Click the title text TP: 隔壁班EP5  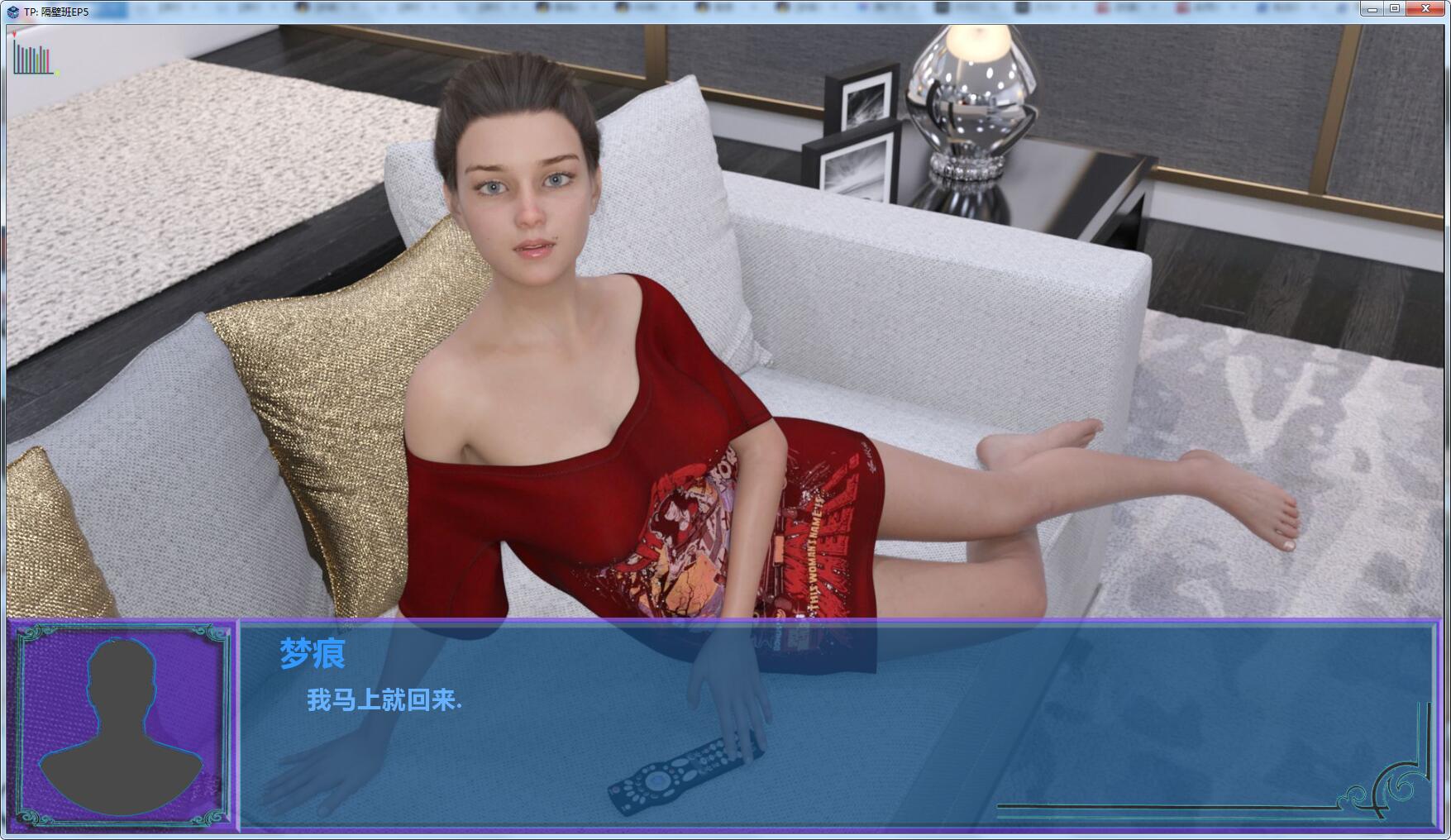pyautogui.click(x=58, y=11)
